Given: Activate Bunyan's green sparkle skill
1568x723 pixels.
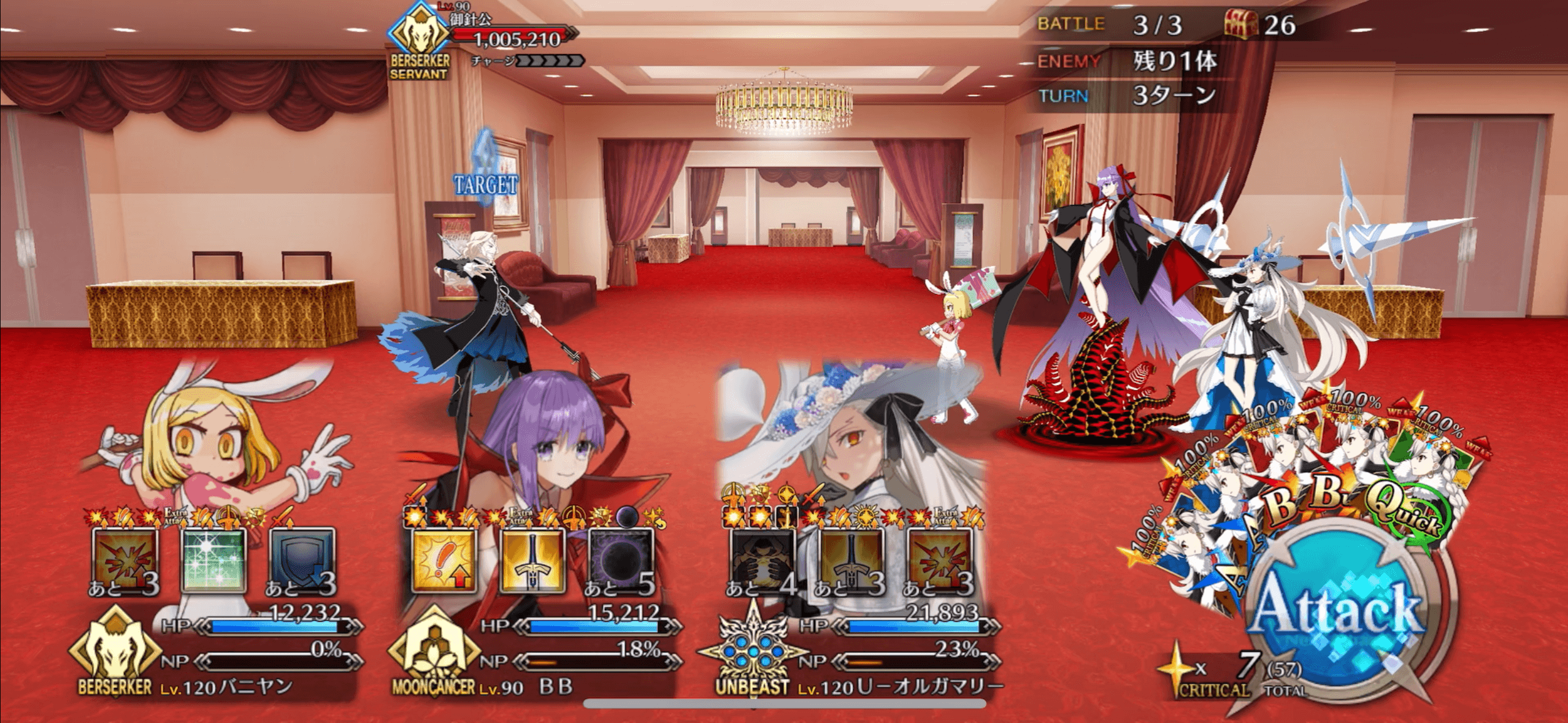Looking at the screenshot, I should point(213,560).
